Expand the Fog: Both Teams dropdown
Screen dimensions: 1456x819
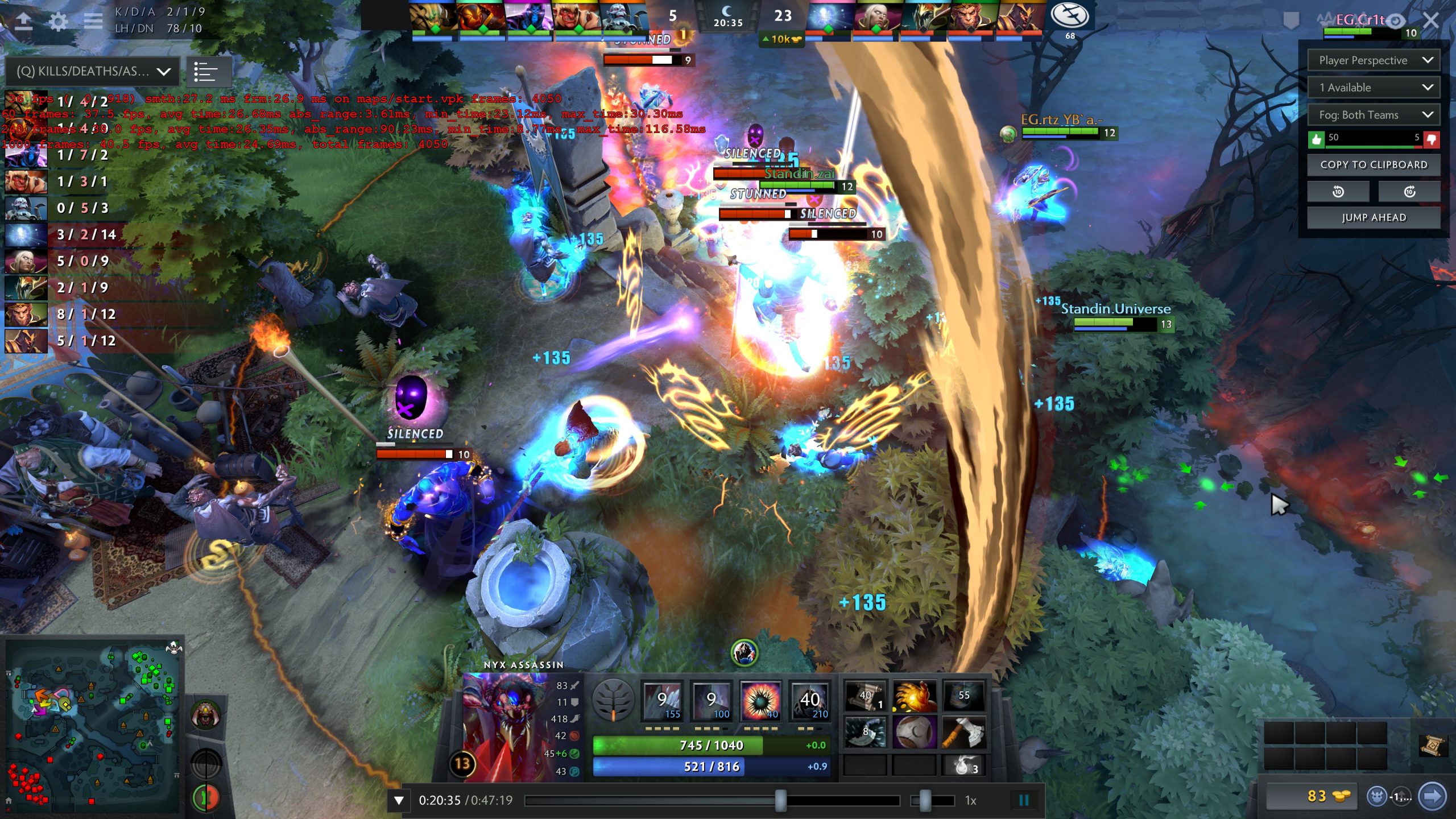[x=1374, y=115]
